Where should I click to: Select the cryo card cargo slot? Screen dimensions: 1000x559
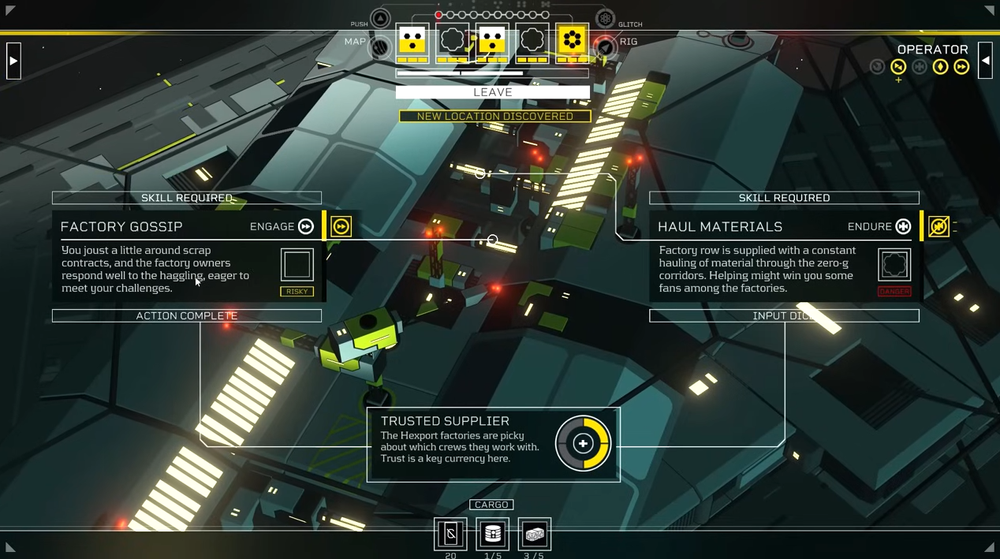[x=450, y=534]
